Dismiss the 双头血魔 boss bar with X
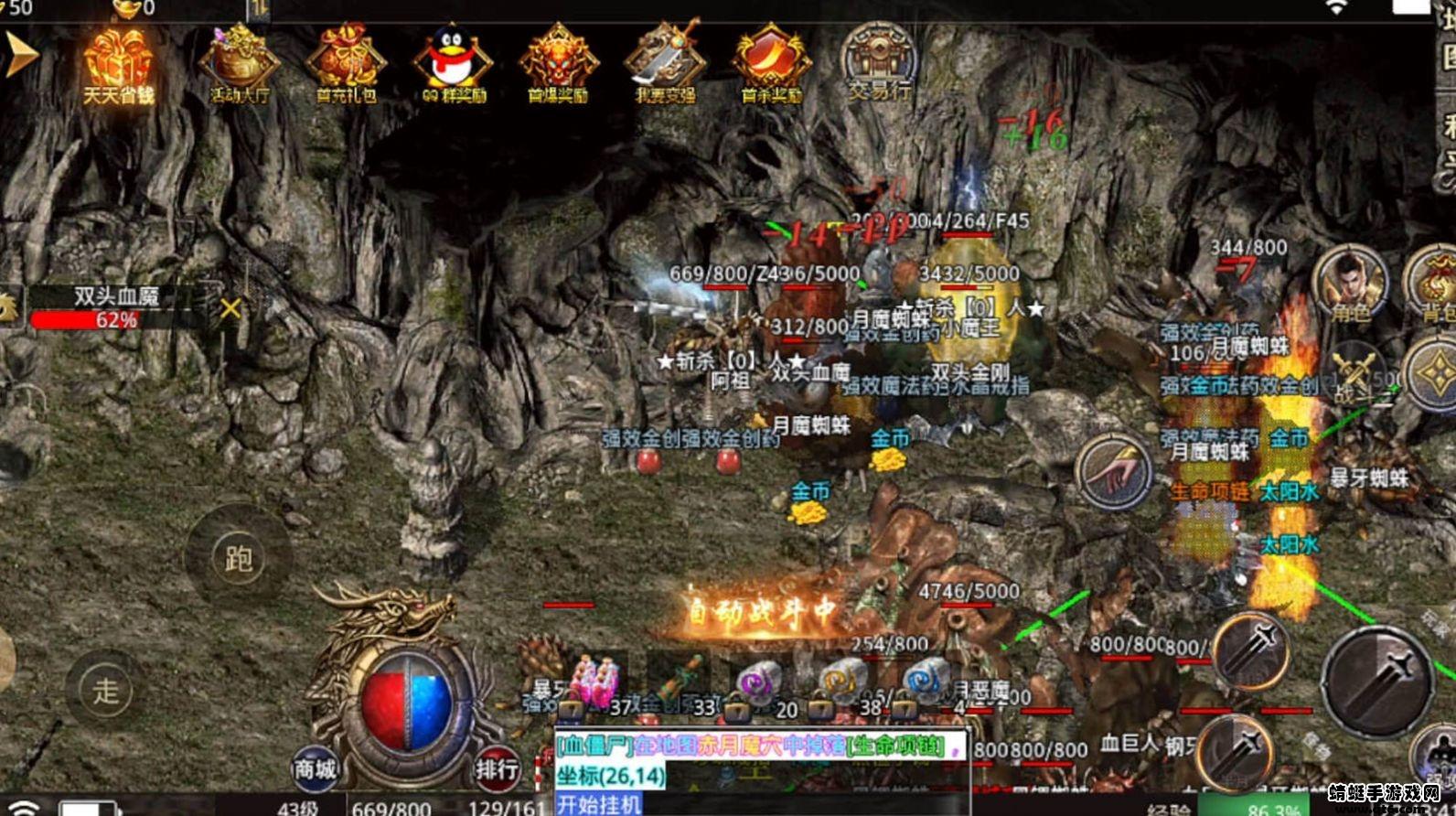1456x816 pixels. tap(231, 306)
